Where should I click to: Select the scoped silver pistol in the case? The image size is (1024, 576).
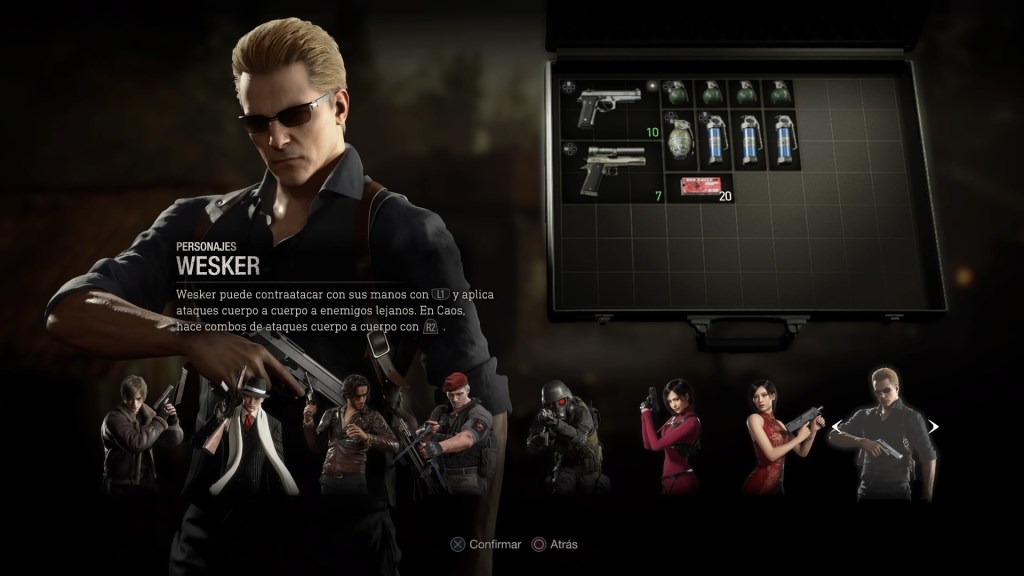coord(611,171)
